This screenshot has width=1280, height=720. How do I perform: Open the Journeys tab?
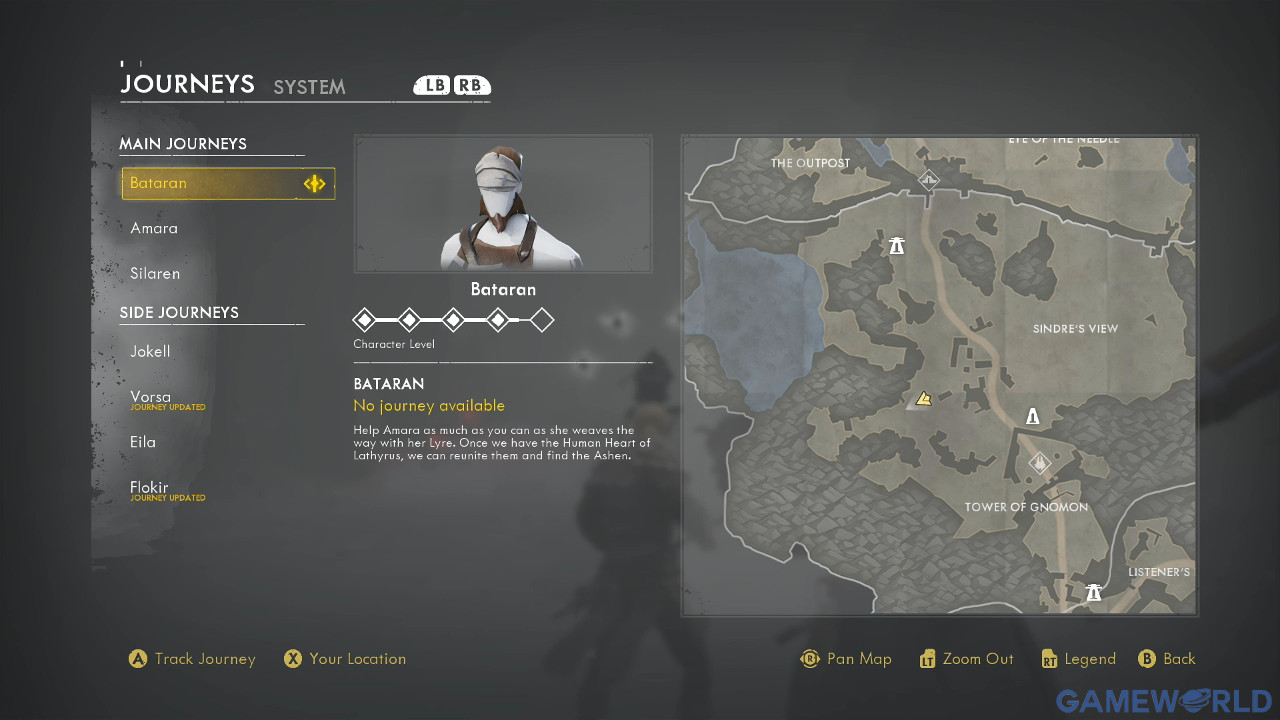pyautogui.click(x=187, y=85)
